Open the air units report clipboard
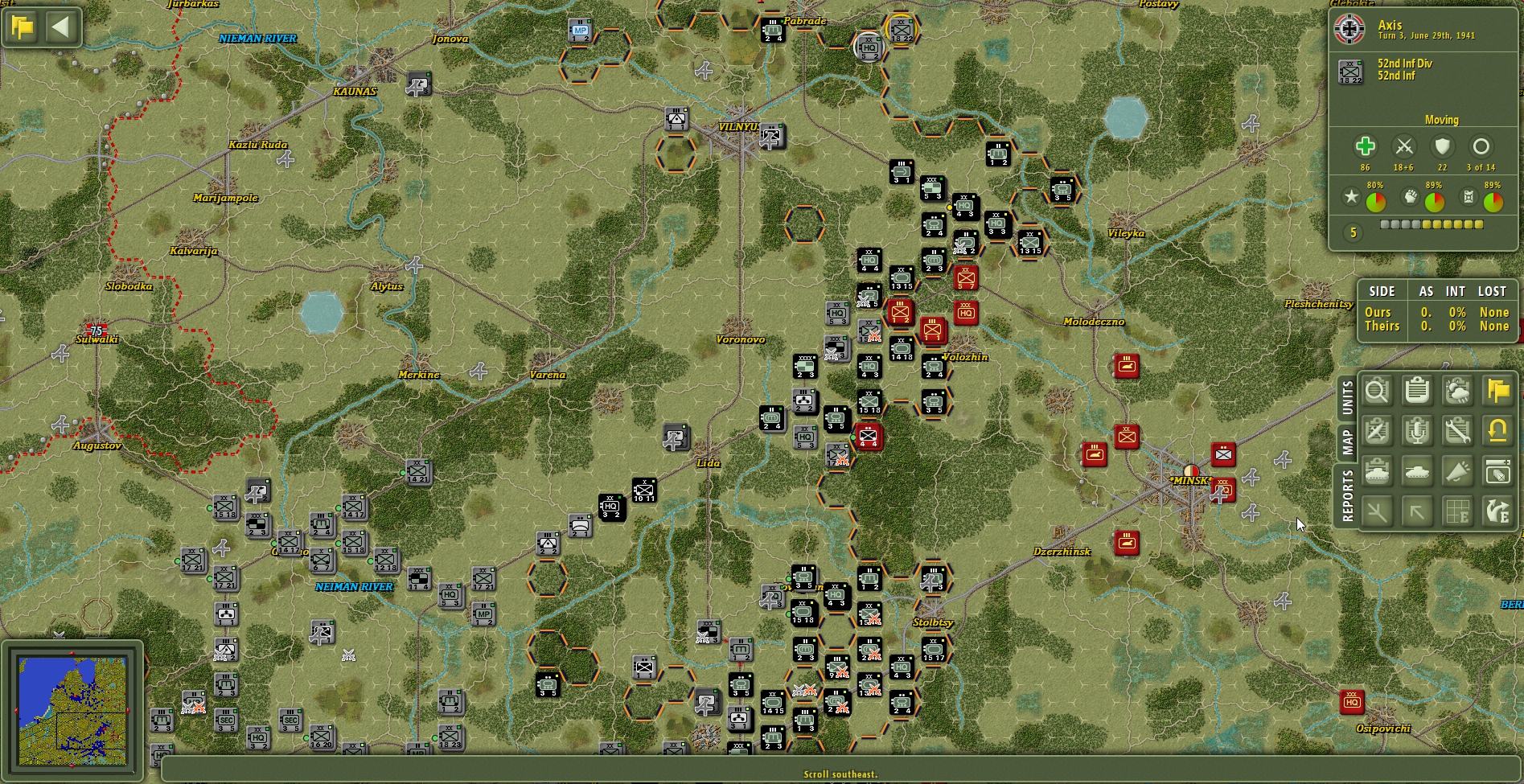Screen dimensions: 1524x784 pyautogui.click(x=1378, y=431)
